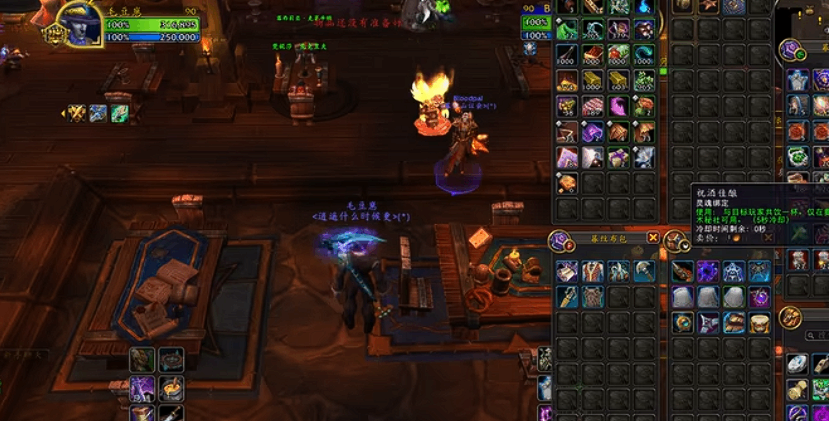This screenshot has height=421, width=829.
Task: Select the crossed golden swords buff icon
Action: click(x=76, y=113)
